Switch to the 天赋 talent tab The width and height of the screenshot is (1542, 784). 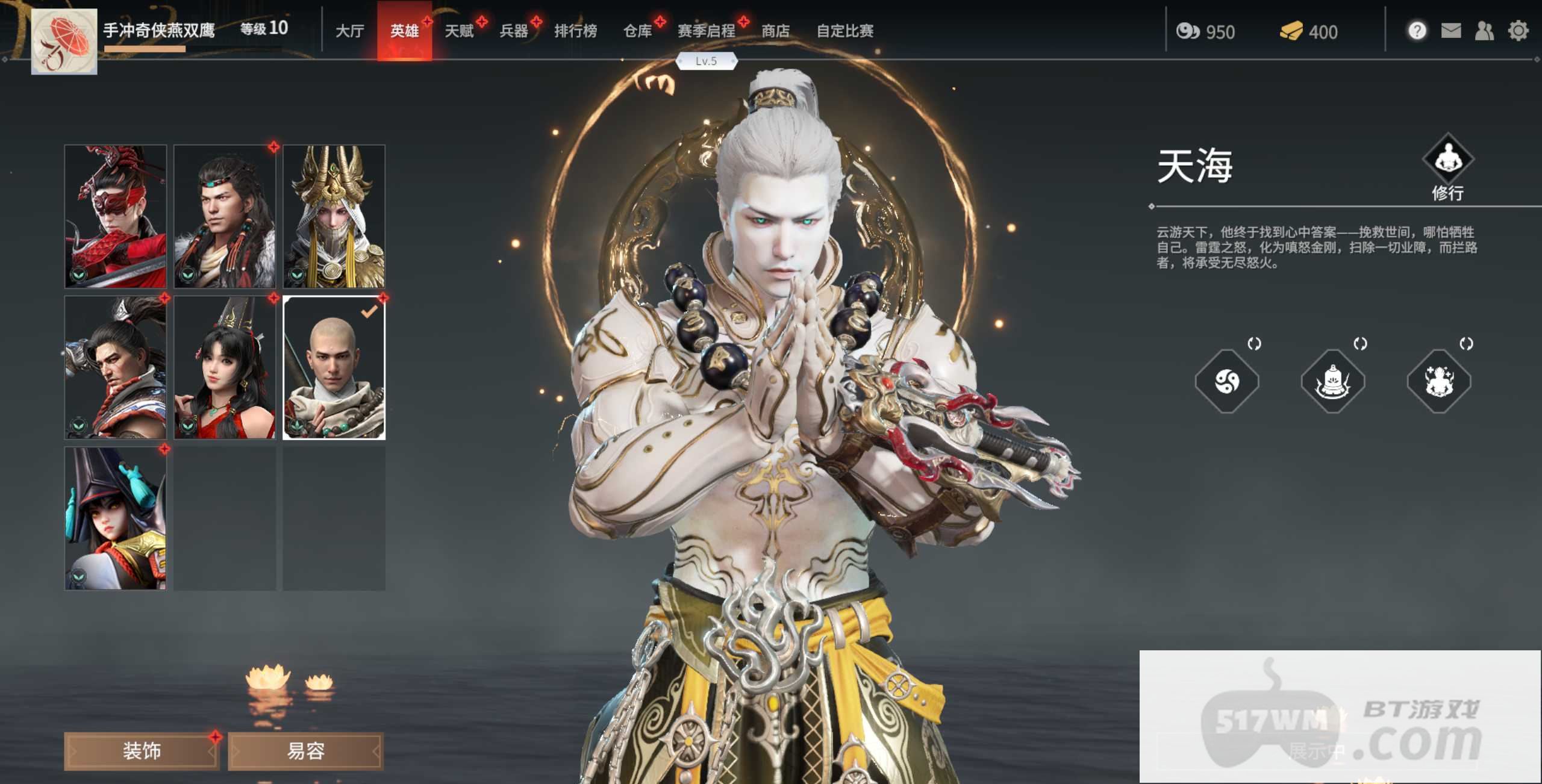pos(459,31)
